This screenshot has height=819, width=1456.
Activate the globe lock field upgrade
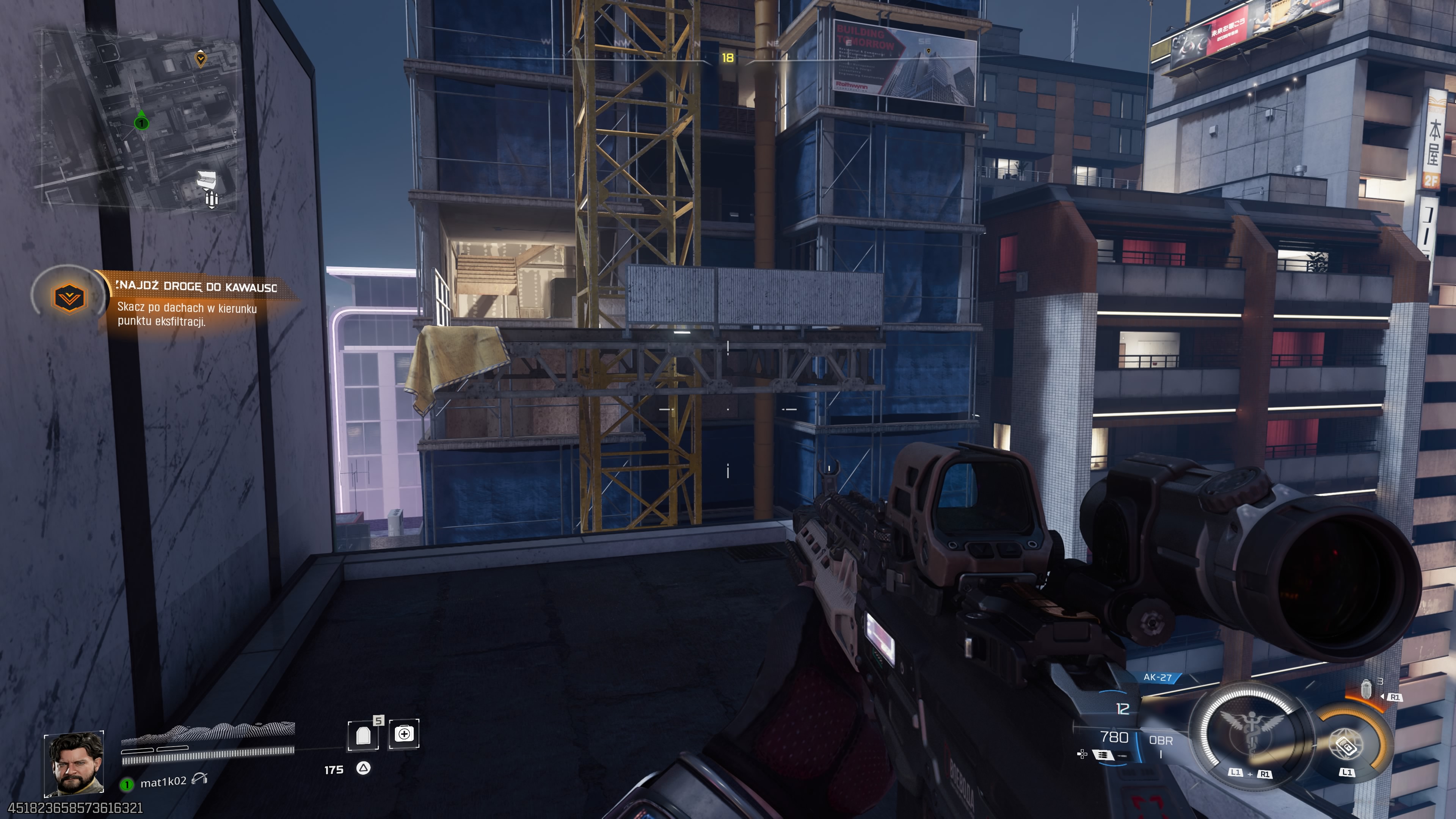coord(1347,744)
